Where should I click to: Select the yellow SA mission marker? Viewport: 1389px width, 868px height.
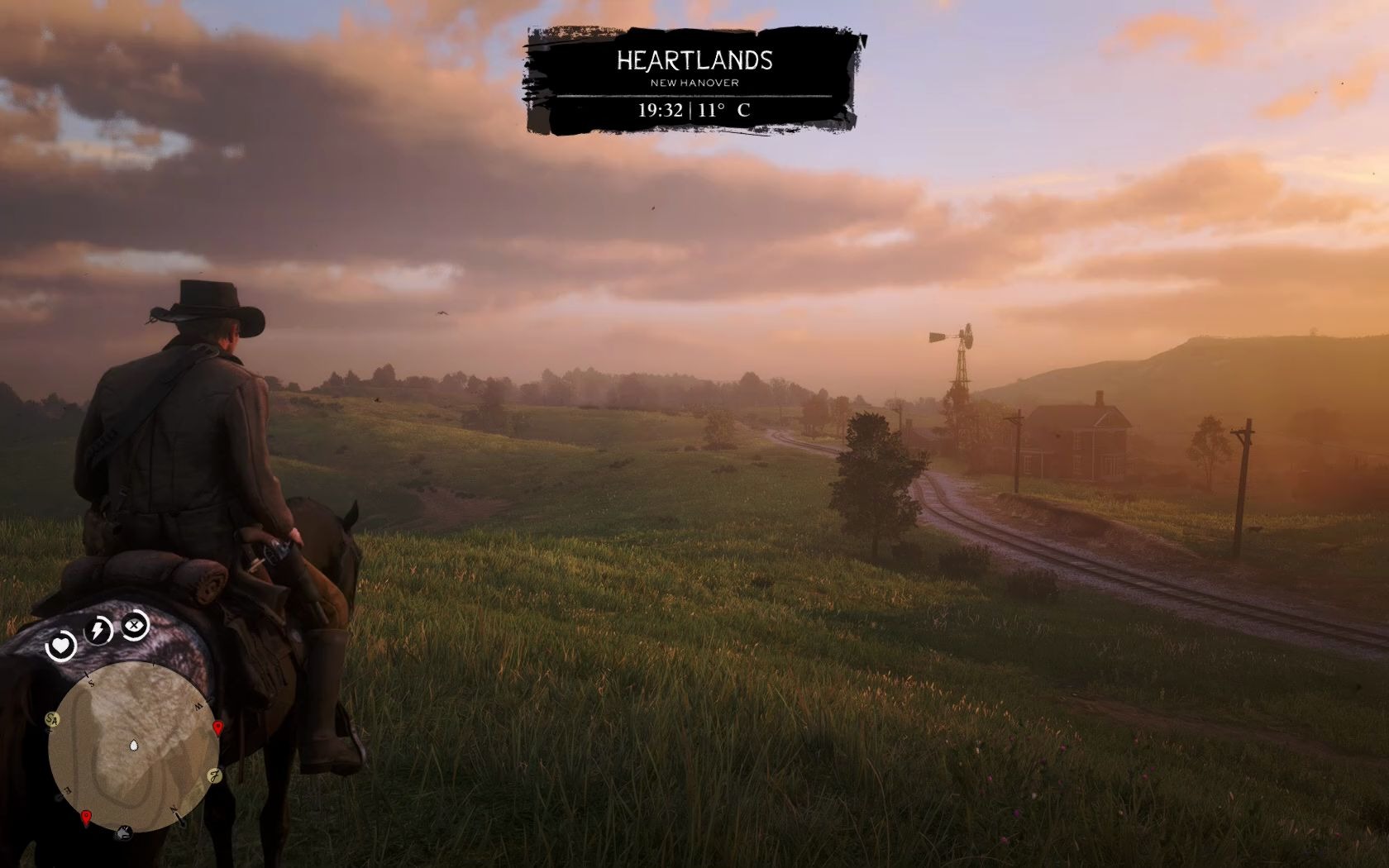tap(53, 718)
